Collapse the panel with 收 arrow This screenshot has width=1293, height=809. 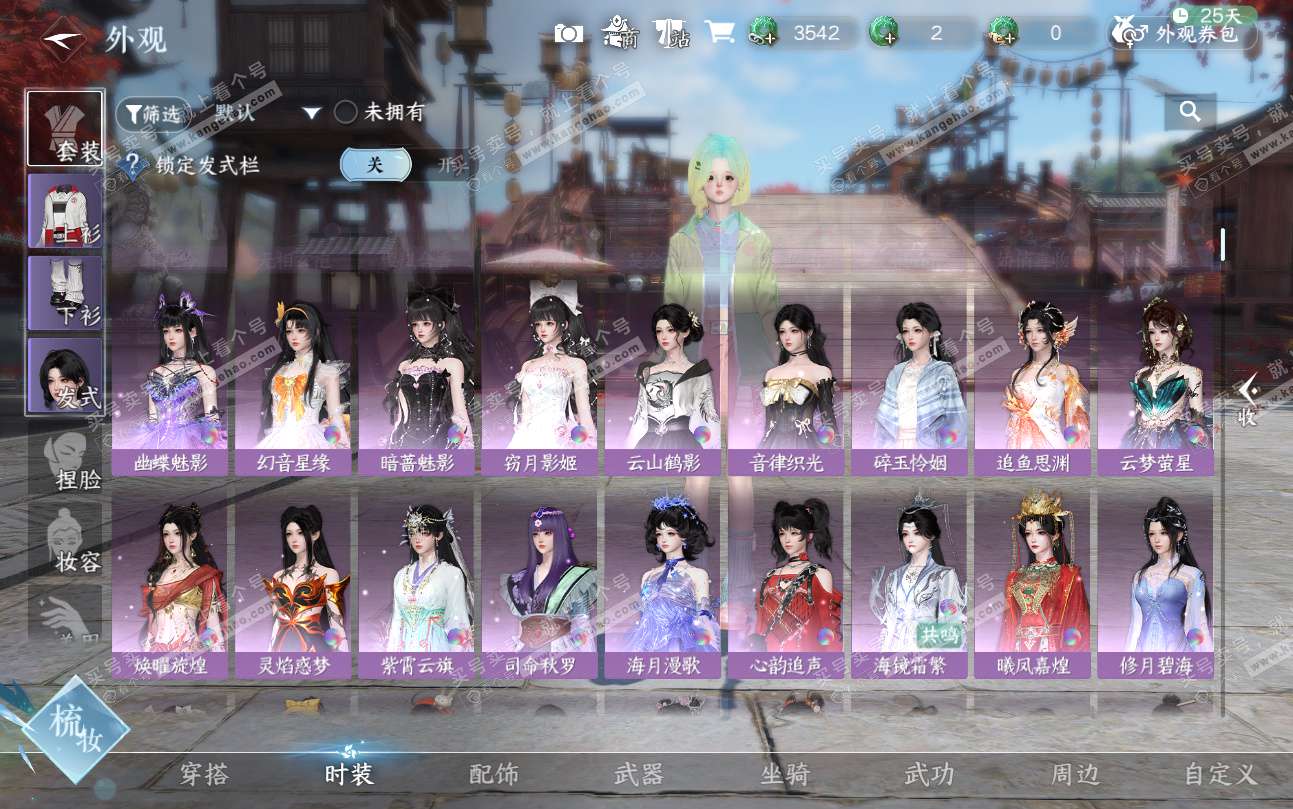(x=1247, y=401)
